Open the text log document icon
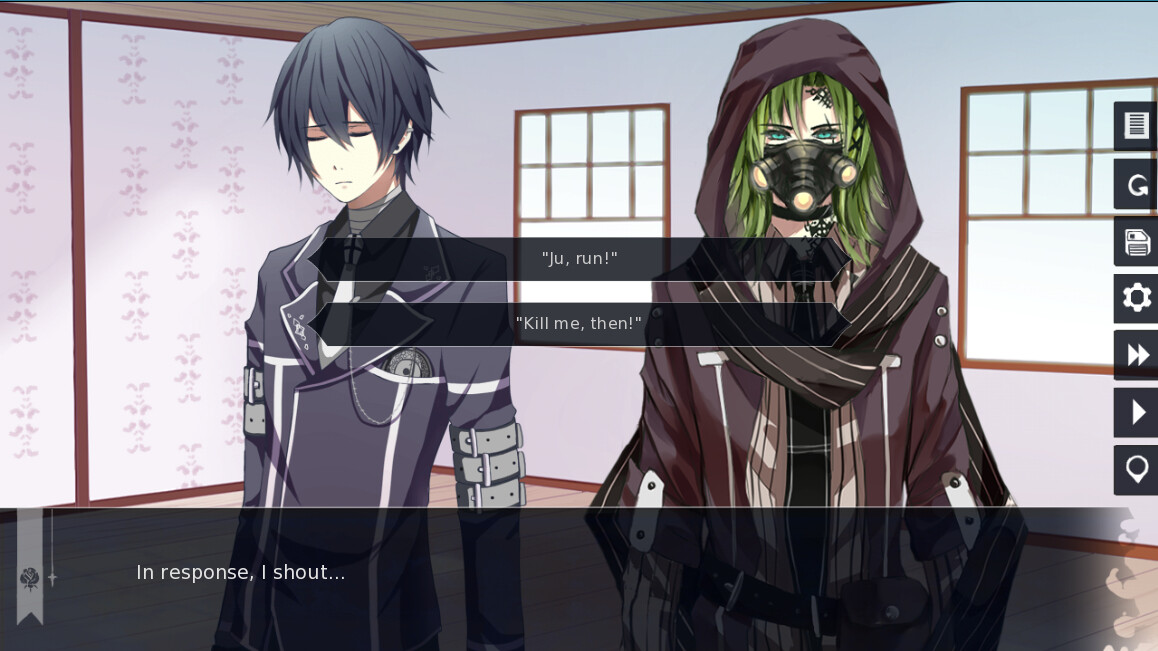1158x651 pixels. [x=1136, y=126]
